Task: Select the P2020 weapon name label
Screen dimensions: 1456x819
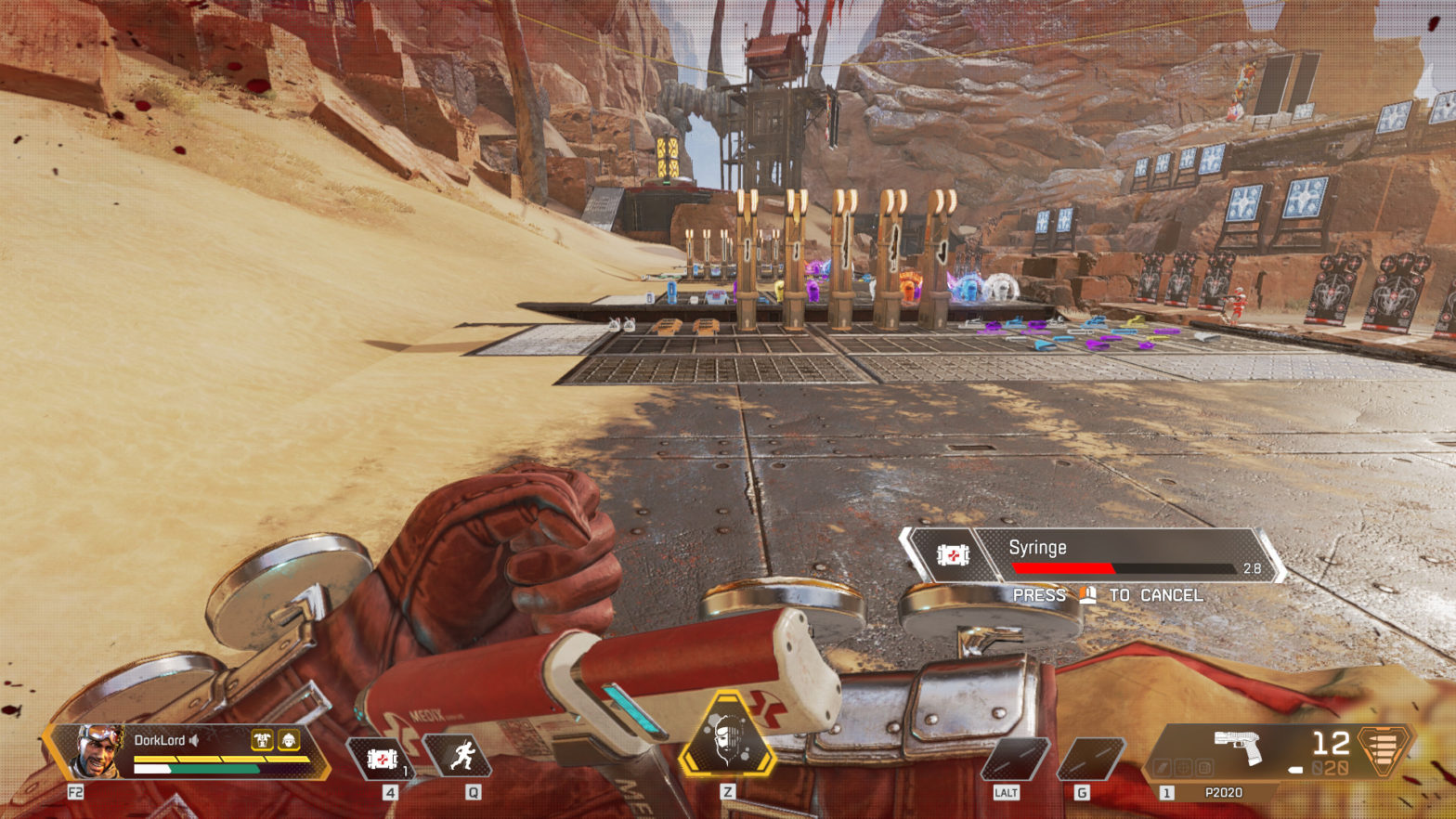Action: (1224, 791)
